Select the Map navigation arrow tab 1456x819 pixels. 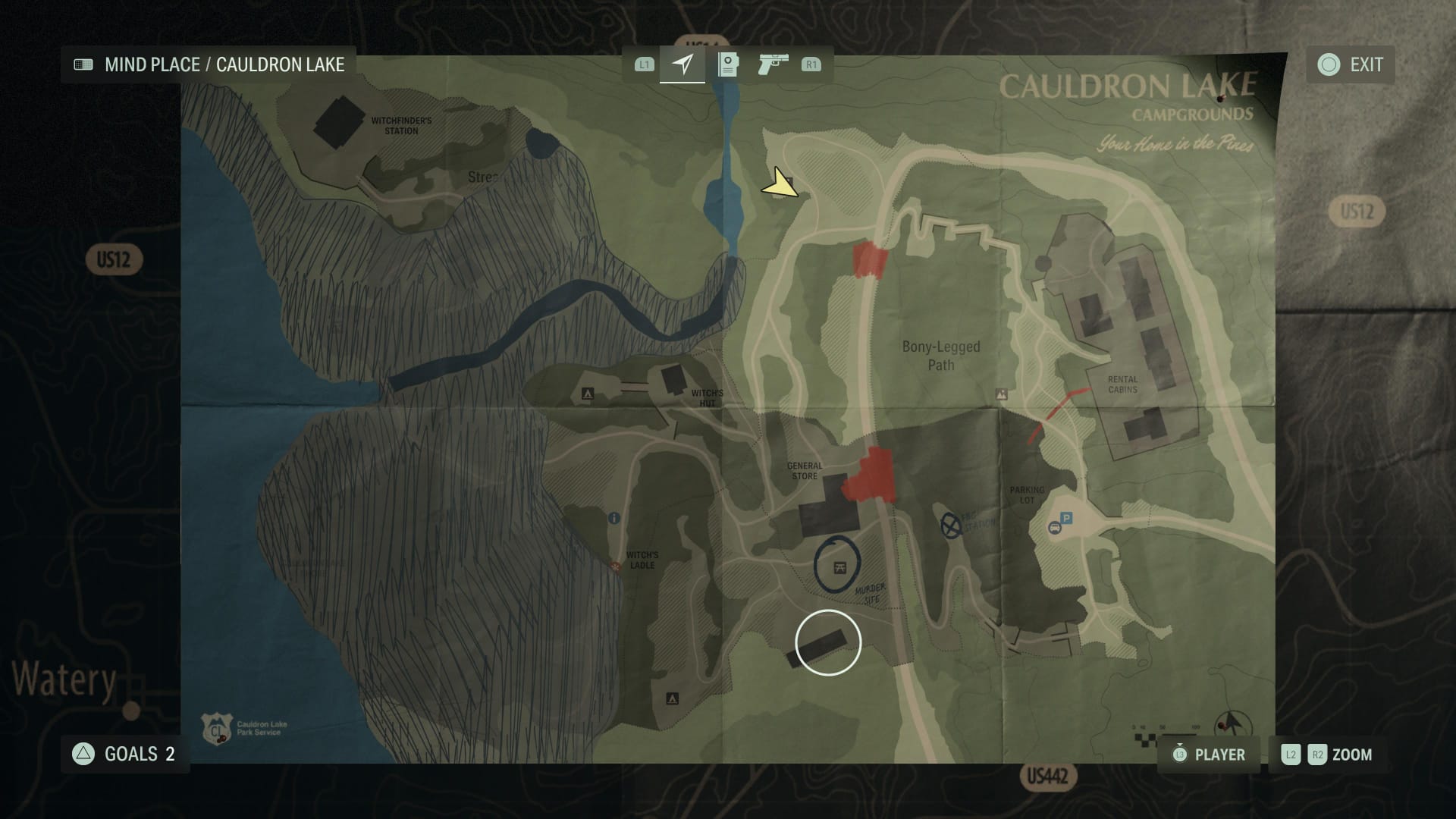point(682,65)
